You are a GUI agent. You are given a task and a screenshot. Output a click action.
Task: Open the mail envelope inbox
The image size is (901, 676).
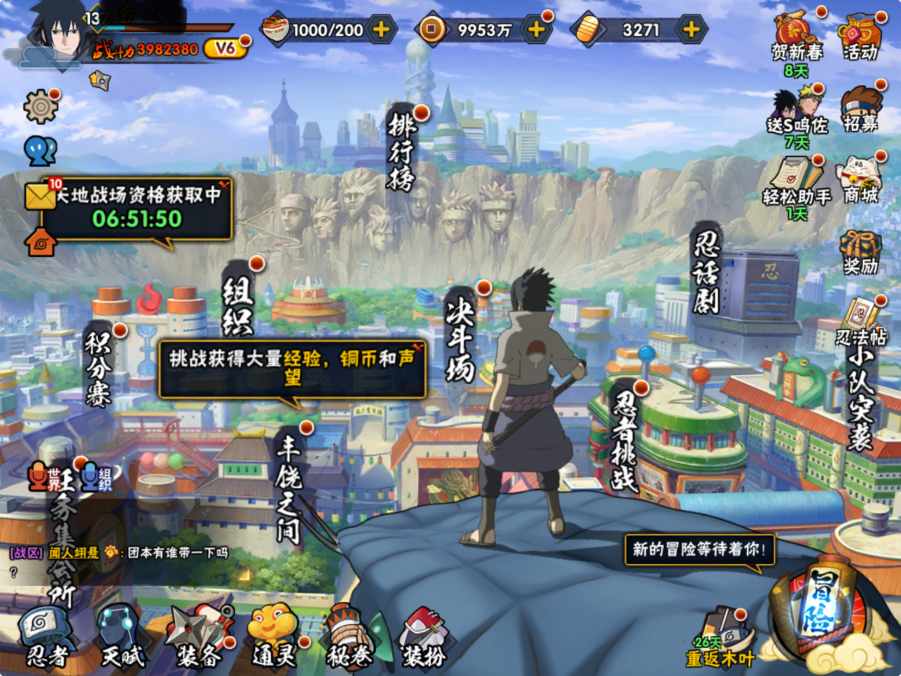(40, 197)
